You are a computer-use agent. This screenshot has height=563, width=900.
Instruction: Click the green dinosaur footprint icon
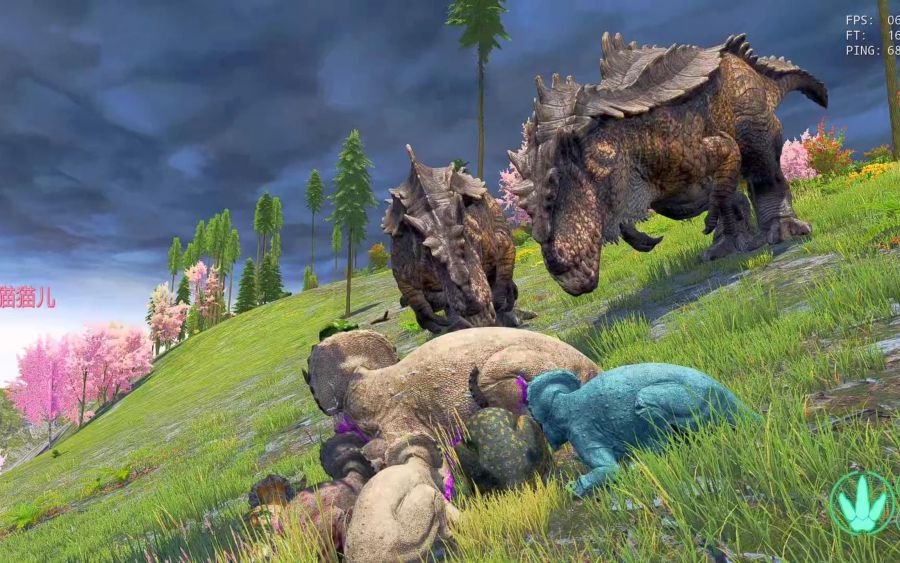tap(862, 503)
